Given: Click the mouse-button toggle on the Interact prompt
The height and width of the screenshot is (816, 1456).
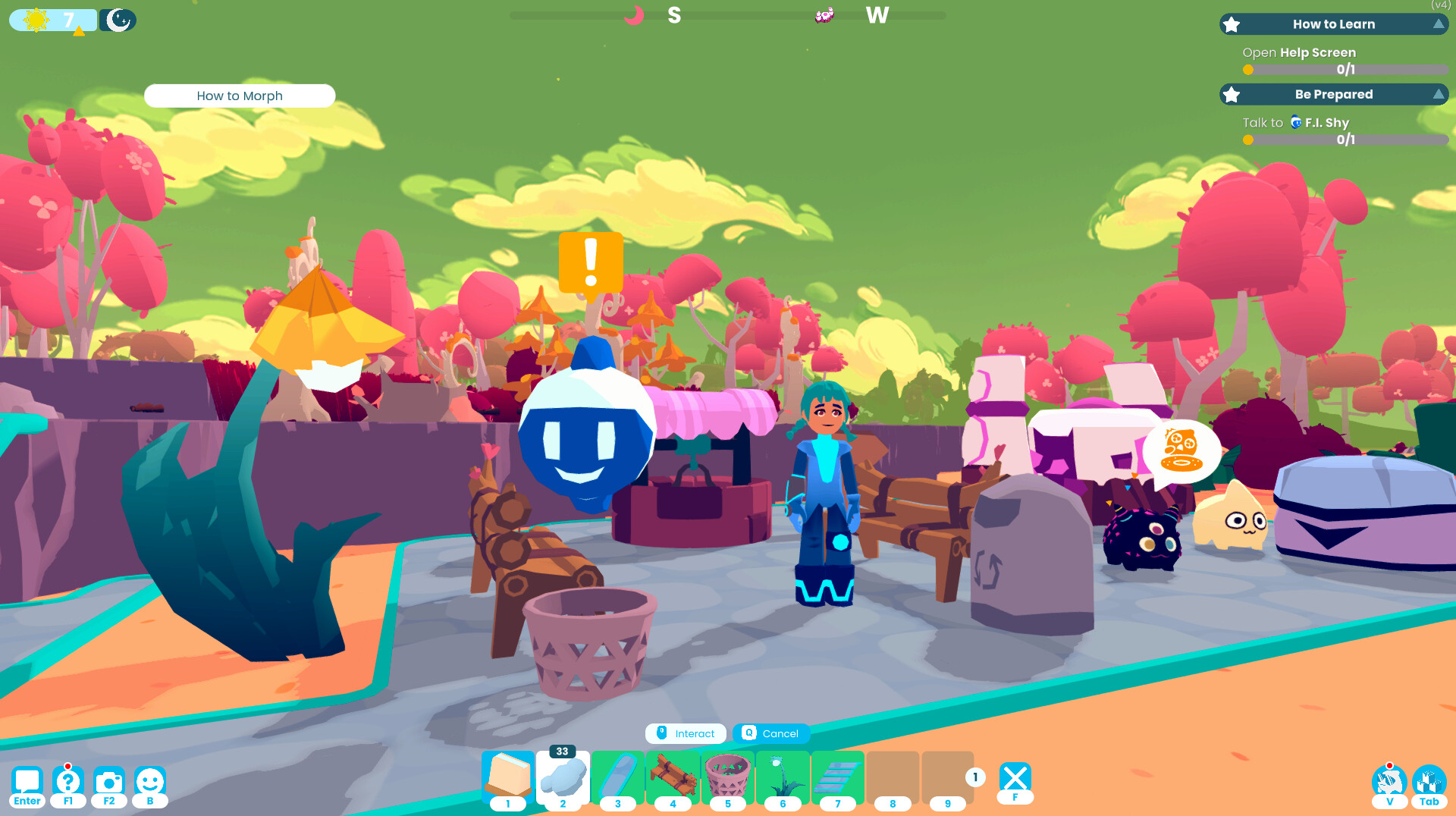Looking at the screenshot, I should (x=662, y=733).
